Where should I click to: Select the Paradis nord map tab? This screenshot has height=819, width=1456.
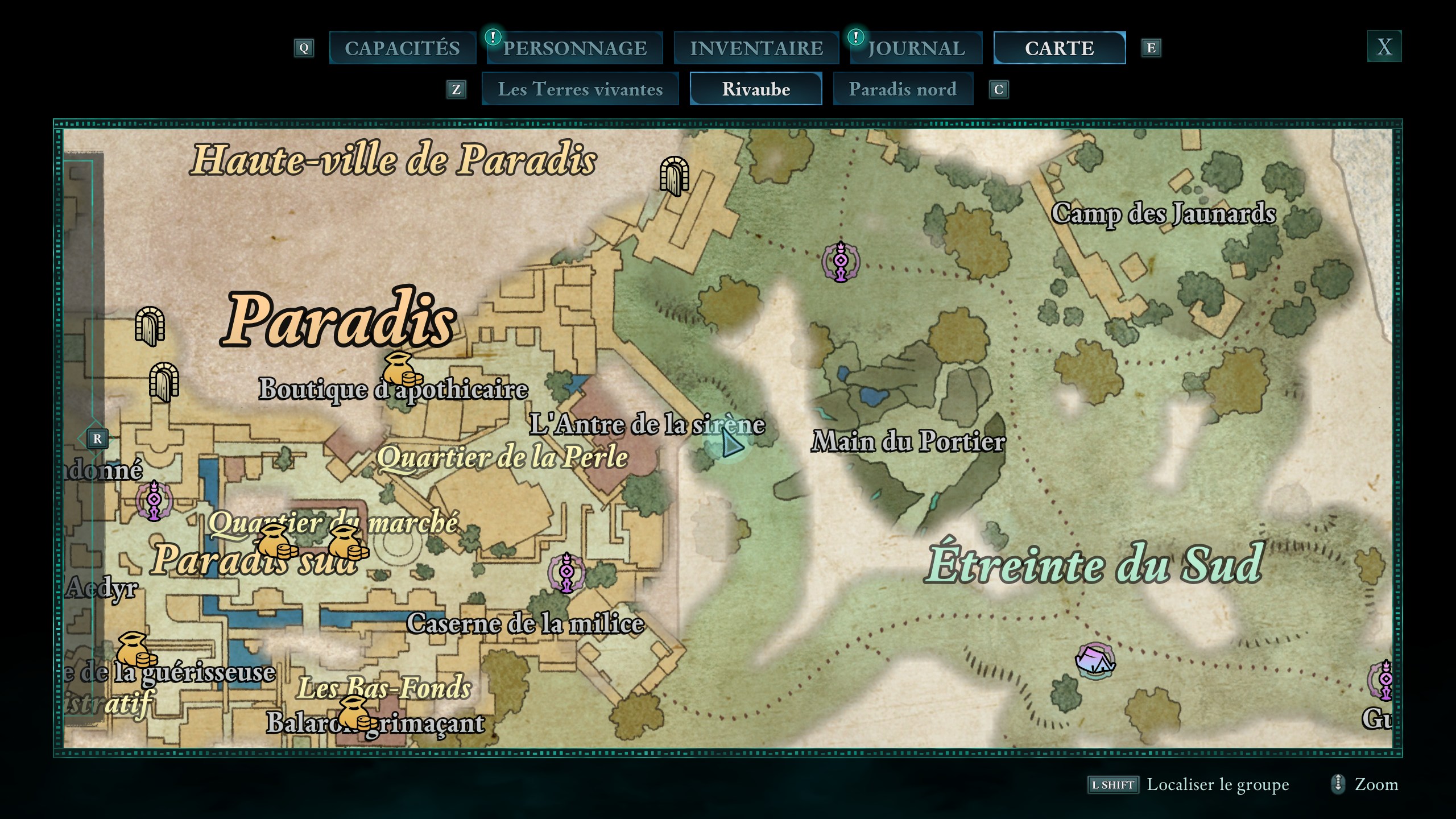[903, 89]
